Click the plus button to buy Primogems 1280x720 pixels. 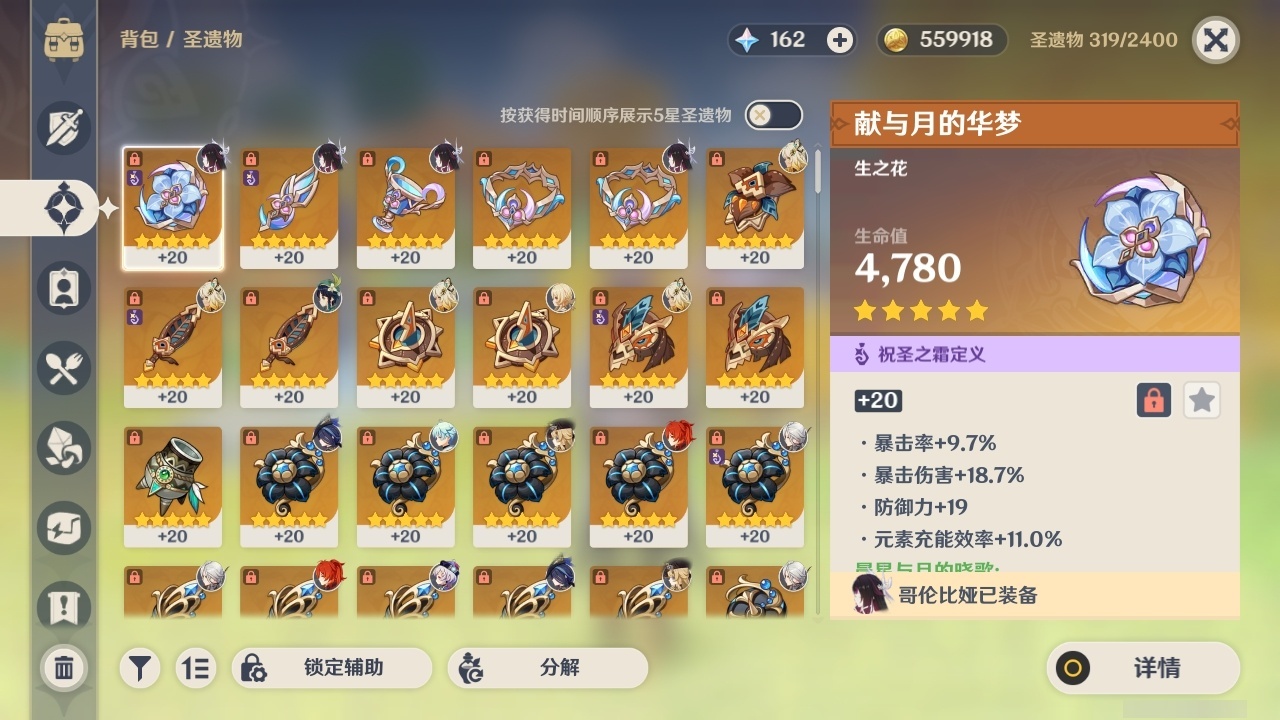[838, 40]
